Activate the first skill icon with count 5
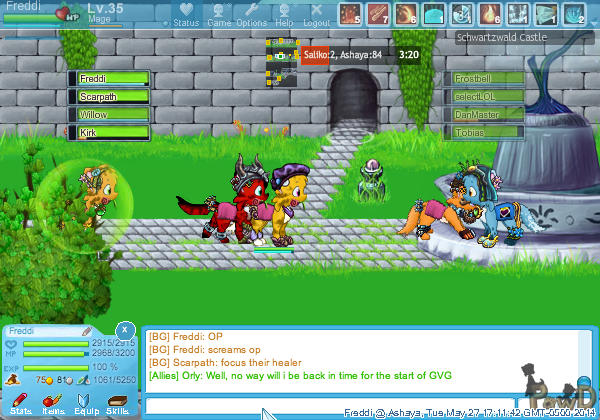The width and height of the screenshot is (600, 420). 349,13
